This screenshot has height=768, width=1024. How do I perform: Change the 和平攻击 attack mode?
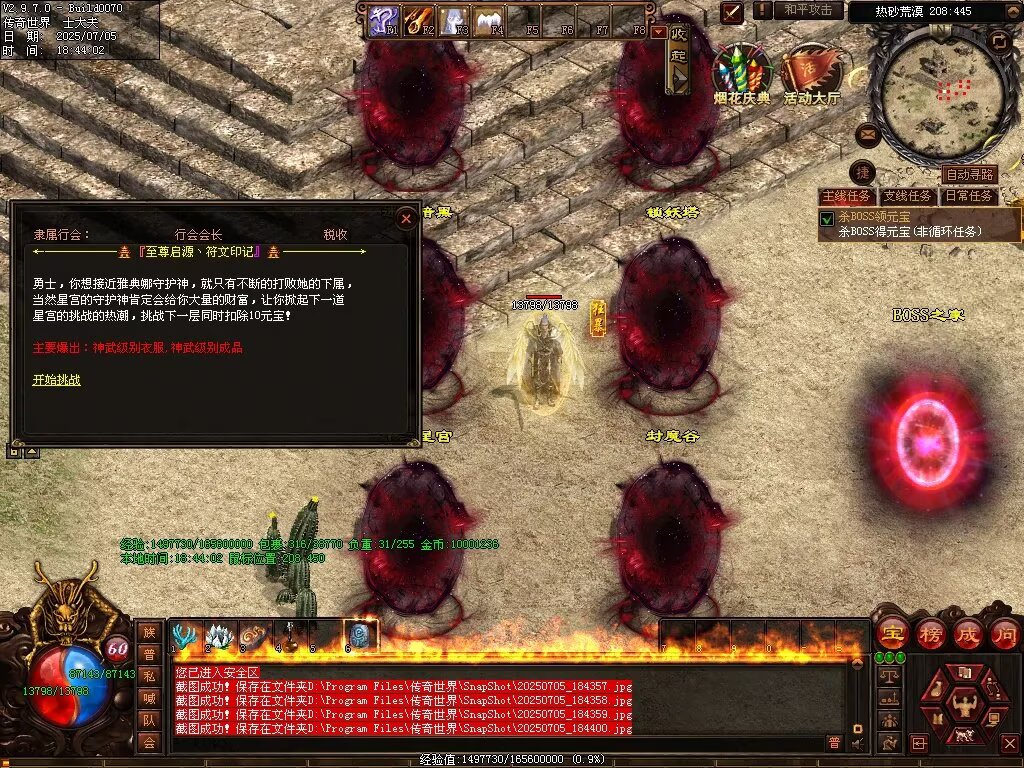click(x=808, y=10)
